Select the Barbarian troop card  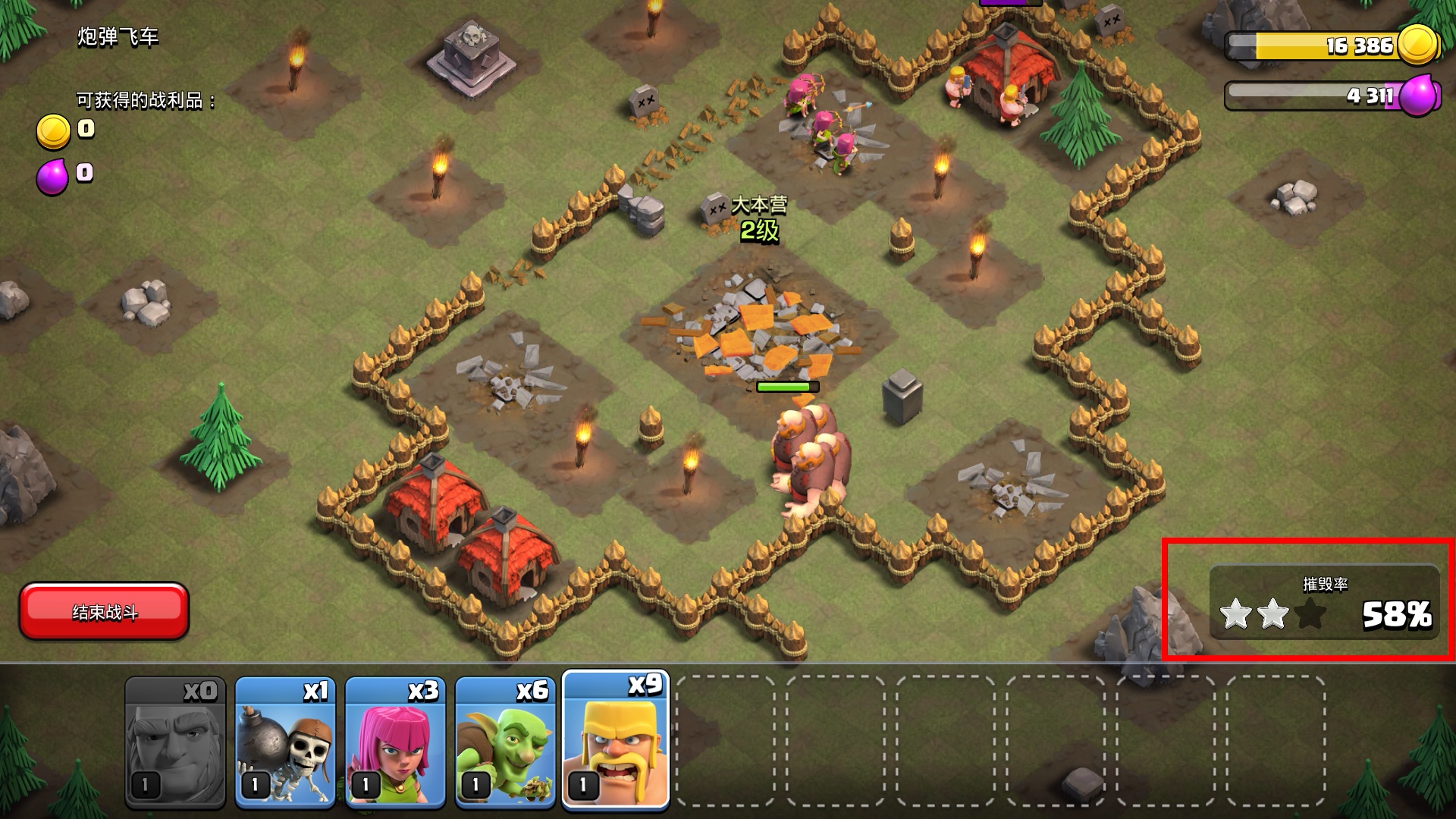615,741
